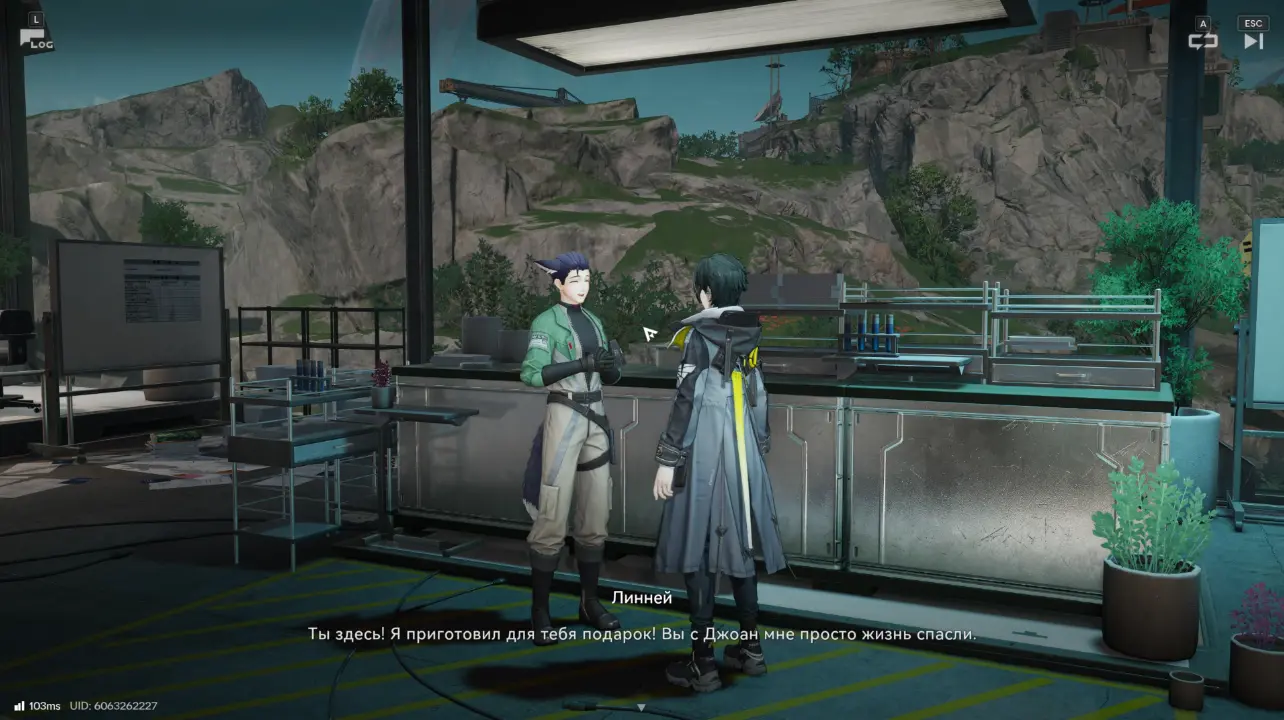
Task: Toggle auto-play dialogue mode
Action: (1202, 40)
